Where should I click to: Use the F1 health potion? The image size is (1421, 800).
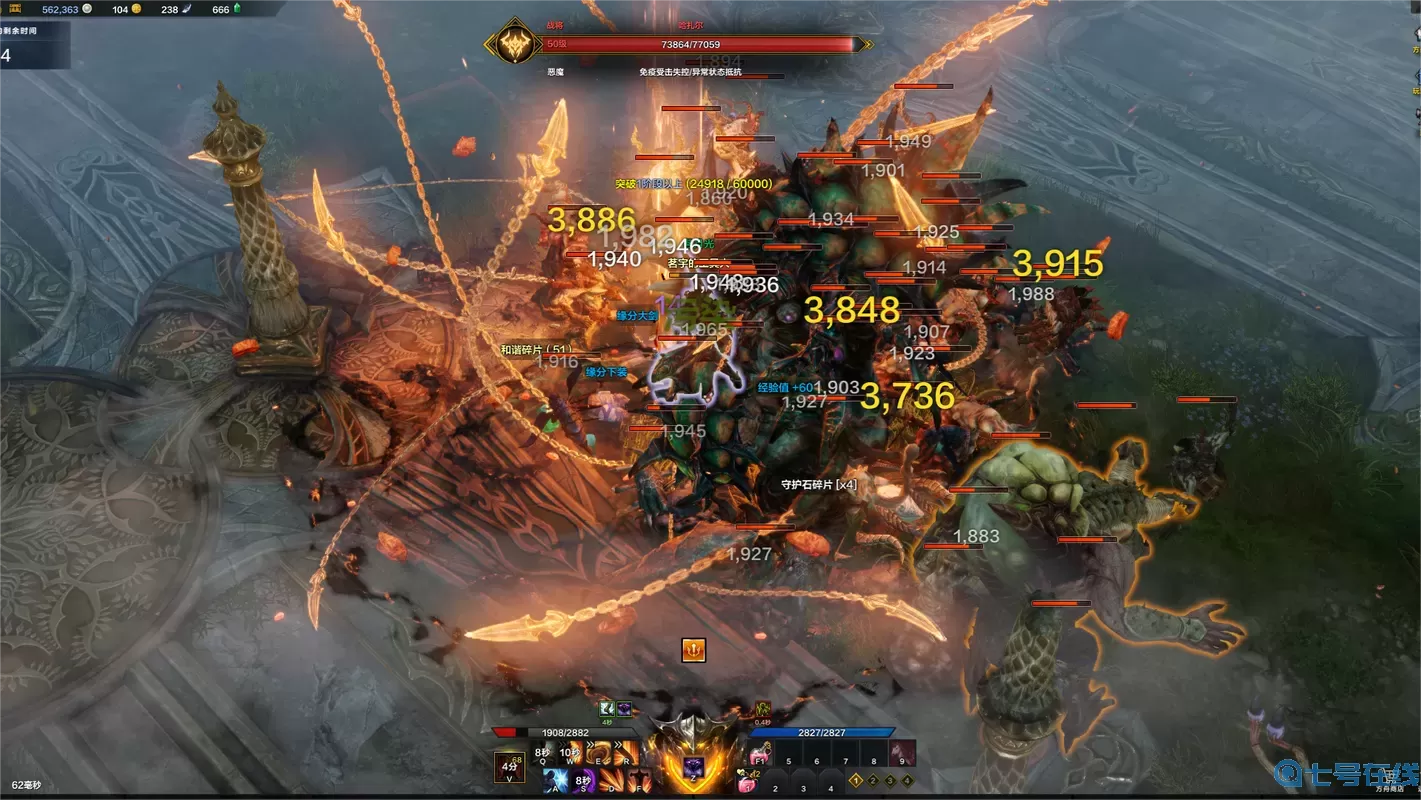[760, 754]
